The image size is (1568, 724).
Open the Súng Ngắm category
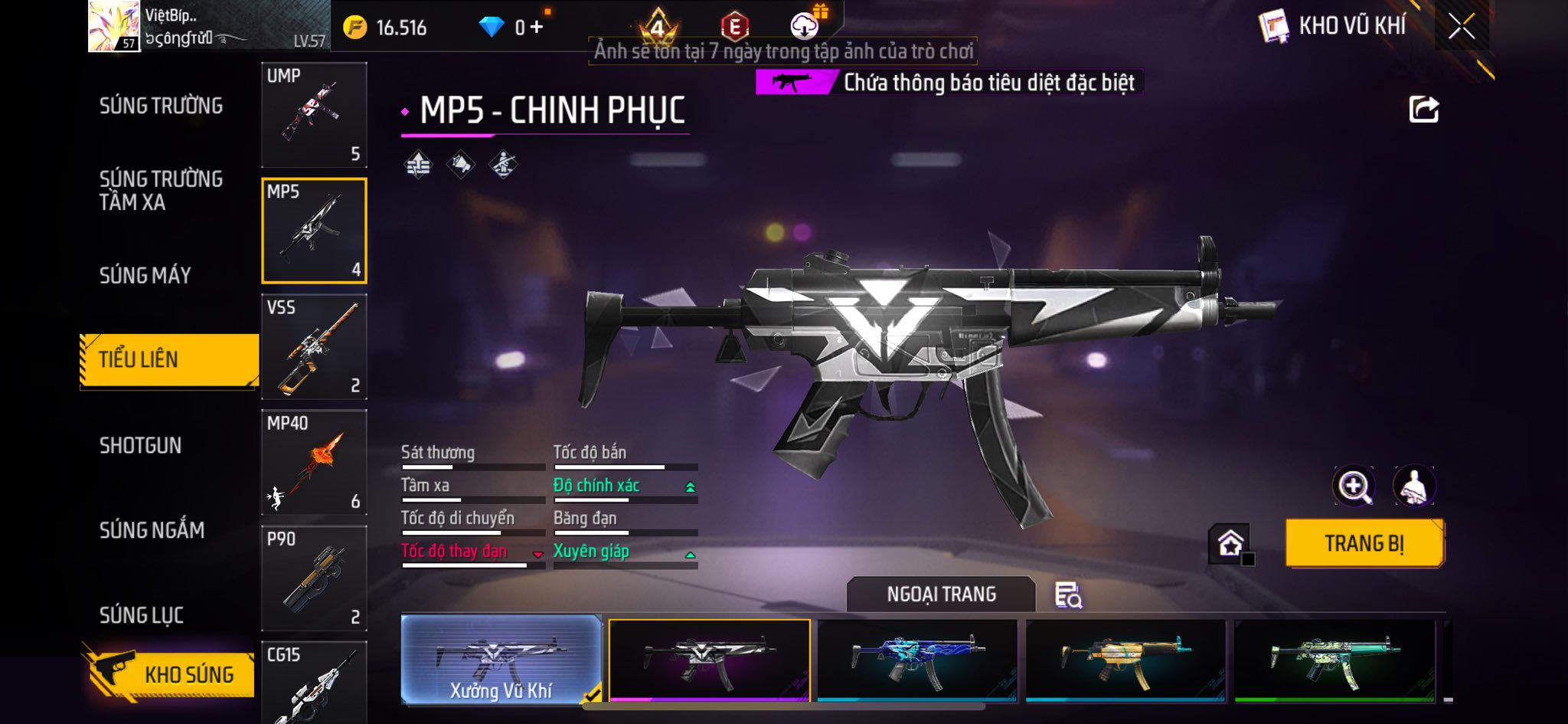click(x=152, y=529)
